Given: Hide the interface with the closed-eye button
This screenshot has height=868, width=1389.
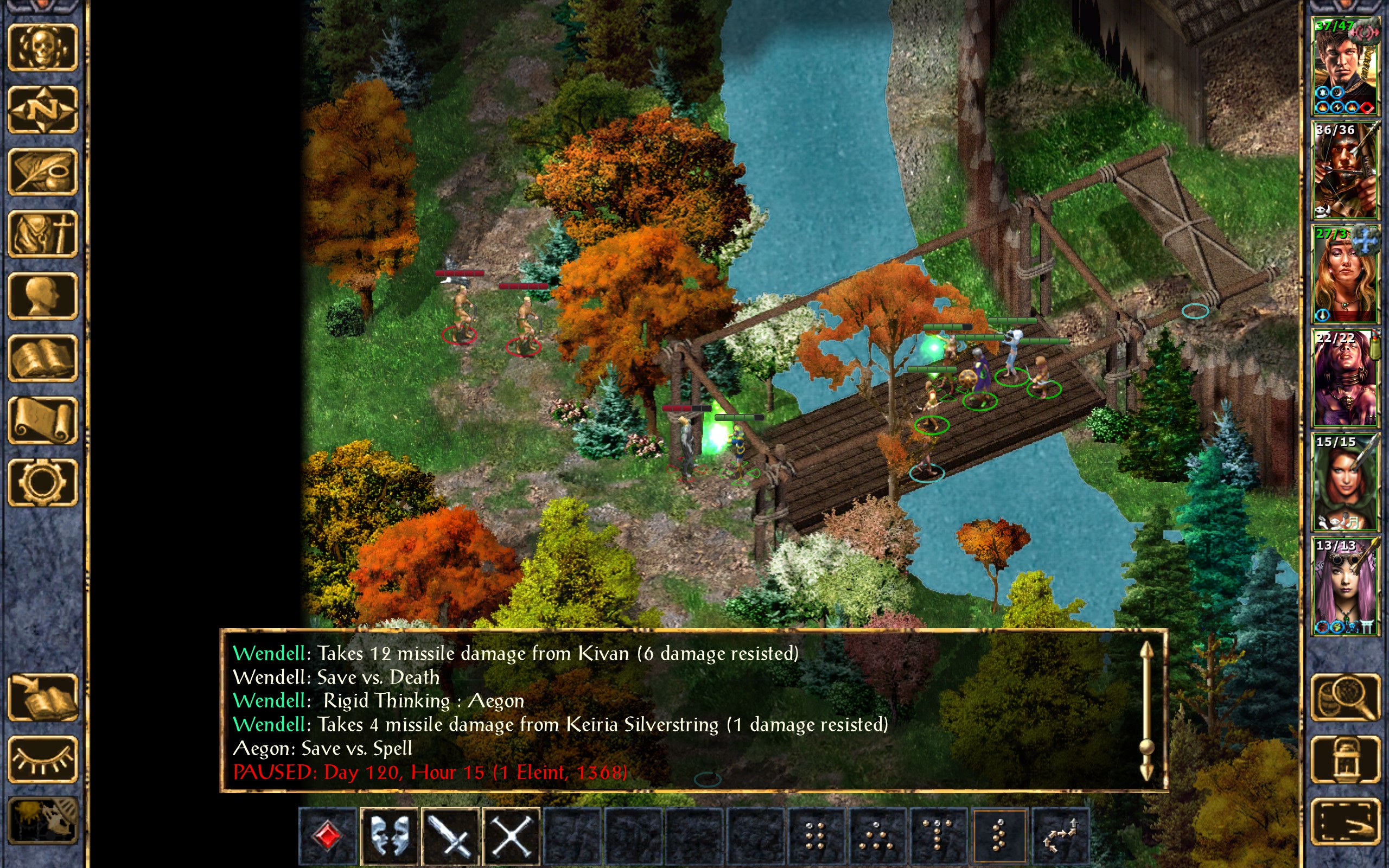Looking at the screenshot, I should 42,759.
